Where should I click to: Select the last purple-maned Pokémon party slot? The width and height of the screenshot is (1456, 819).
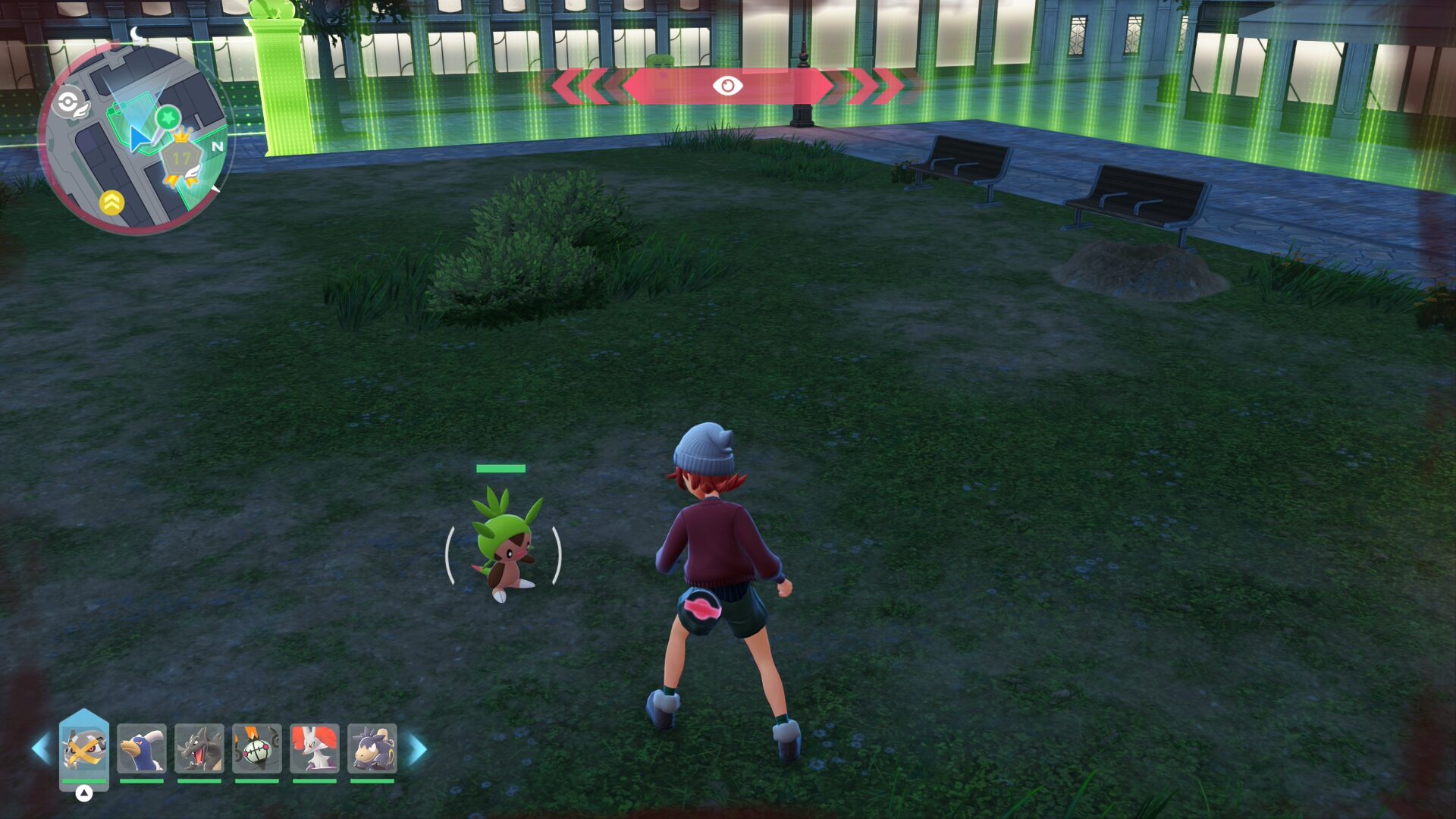click(372, 749)
